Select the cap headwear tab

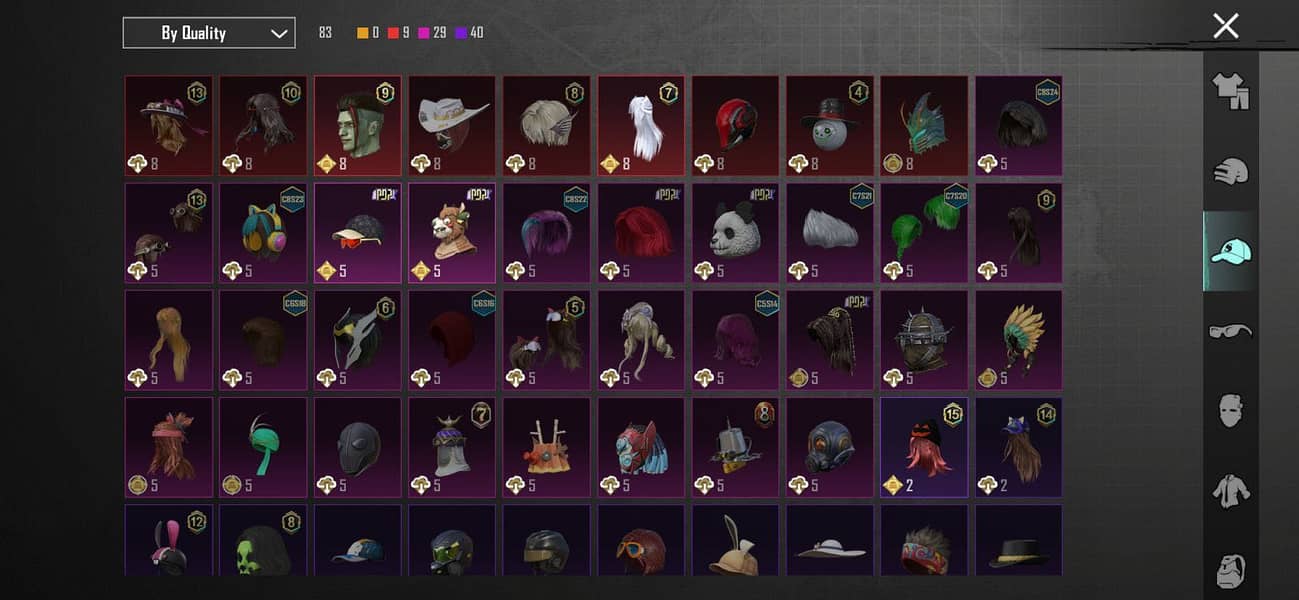[x=1230, y=252]
